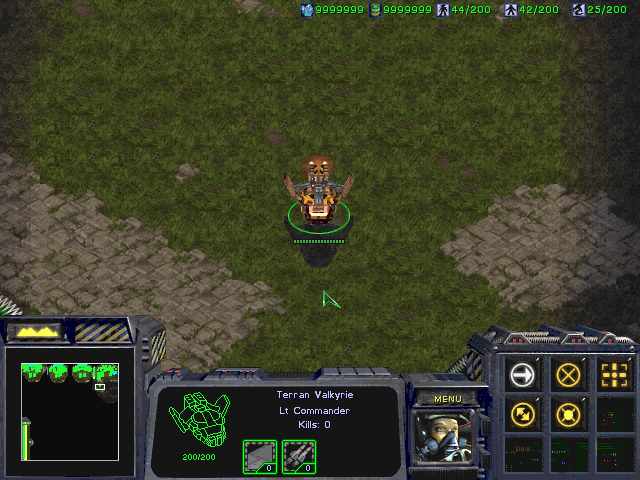Image resolution: width=640 pixels, height=480 pixels.
Task: Inspect the ship plating armor icon
Action: click(x=259, y=456)
